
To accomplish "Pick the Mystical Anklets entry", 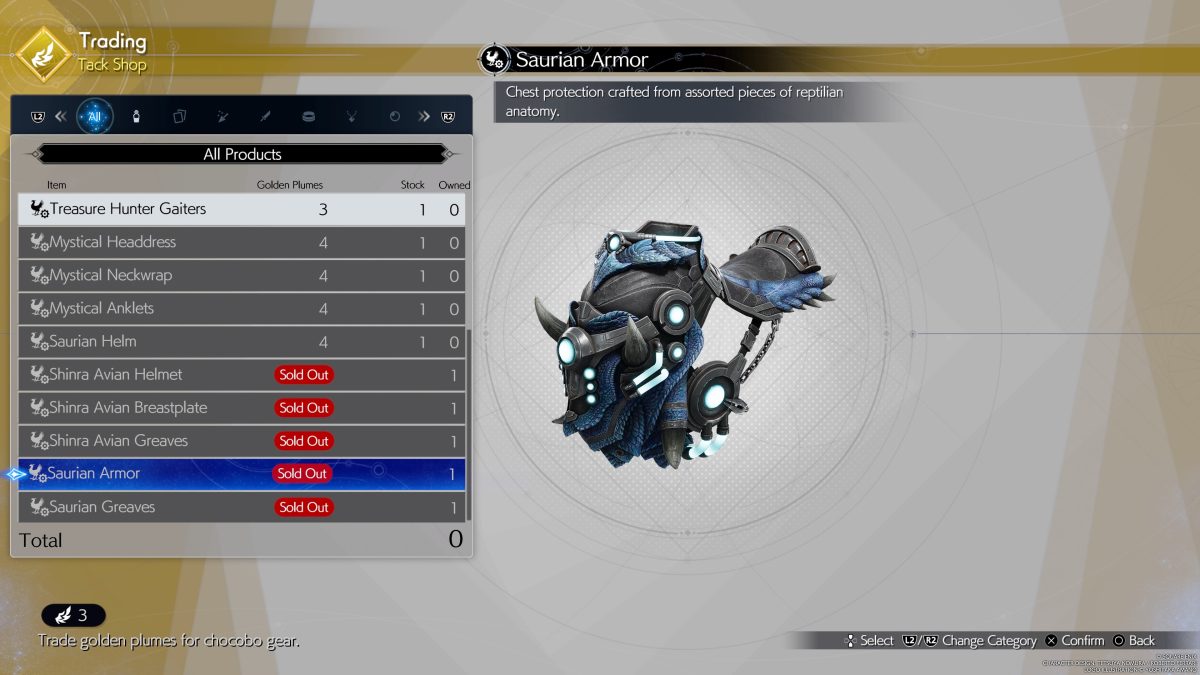I will tap(241, 308).
